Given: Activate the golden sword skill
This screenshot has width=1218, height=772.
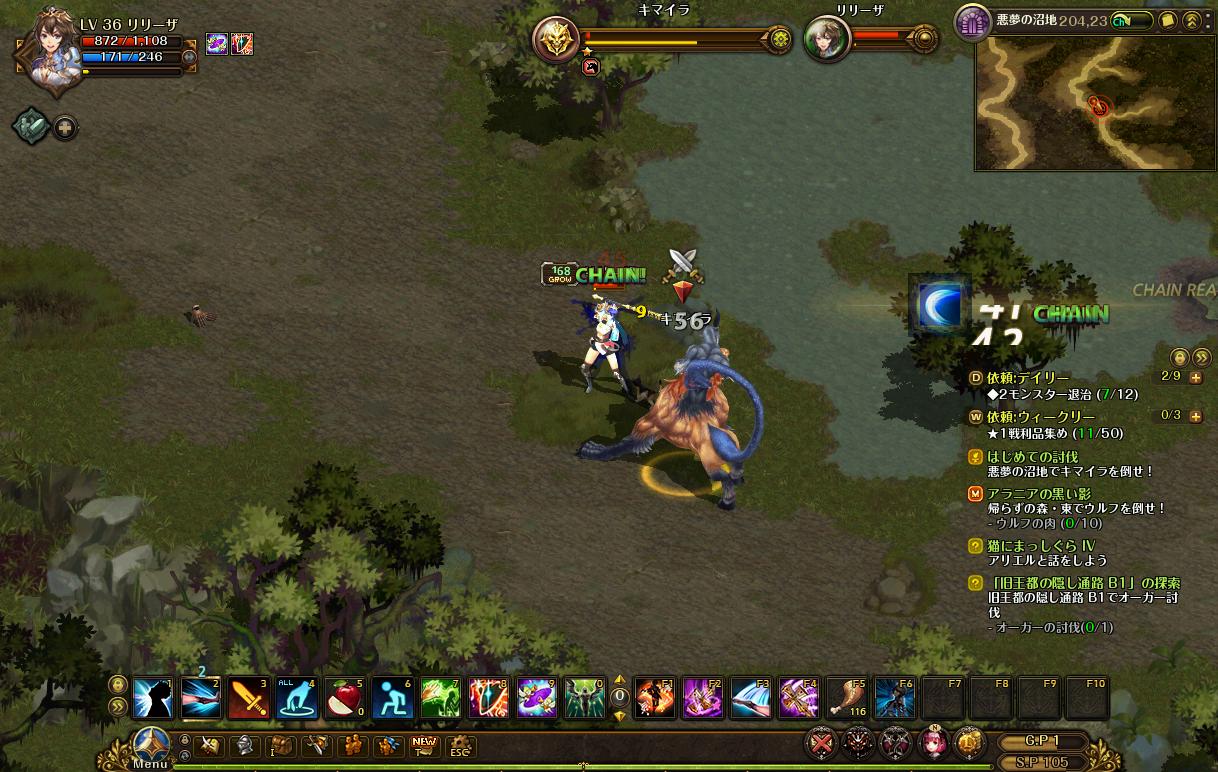Looking at the screenshot, I should coord(248,697).
